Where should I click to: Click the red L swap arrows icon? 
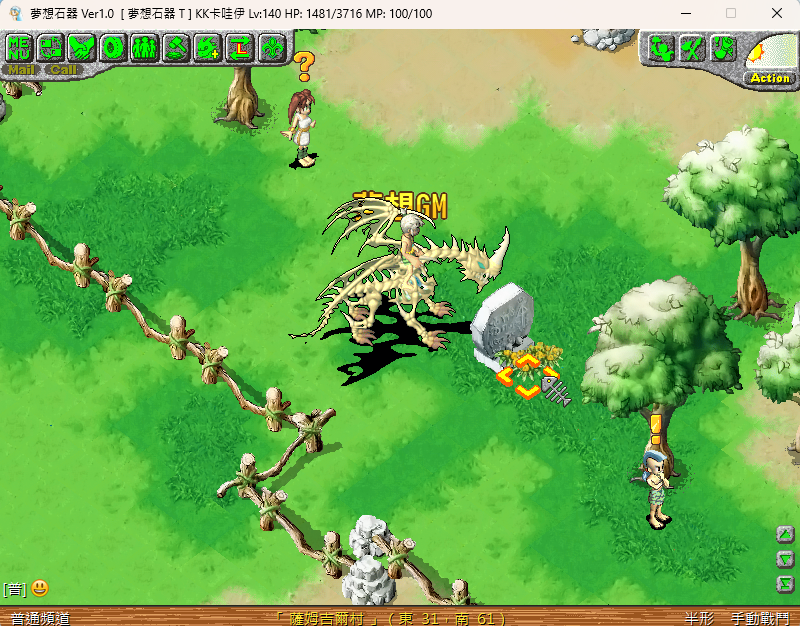pos(239,47)
